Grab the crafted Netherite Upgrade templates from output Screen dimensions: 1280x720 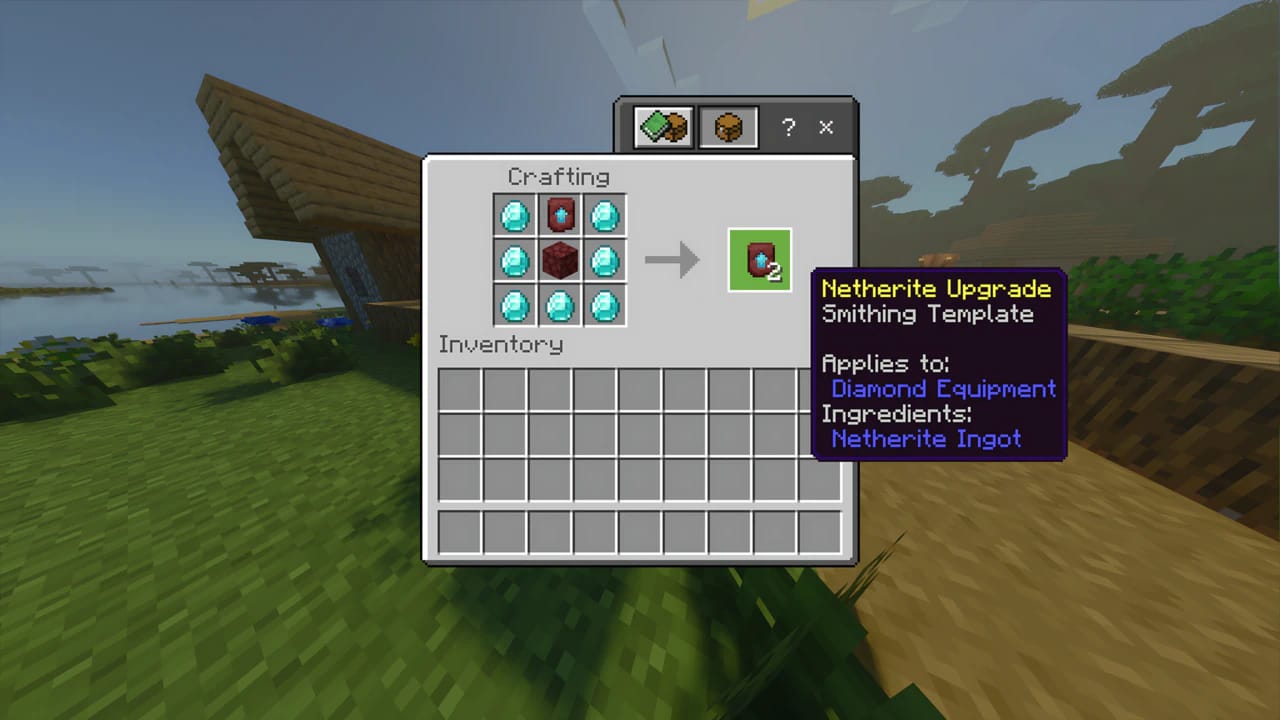(759, 259)
